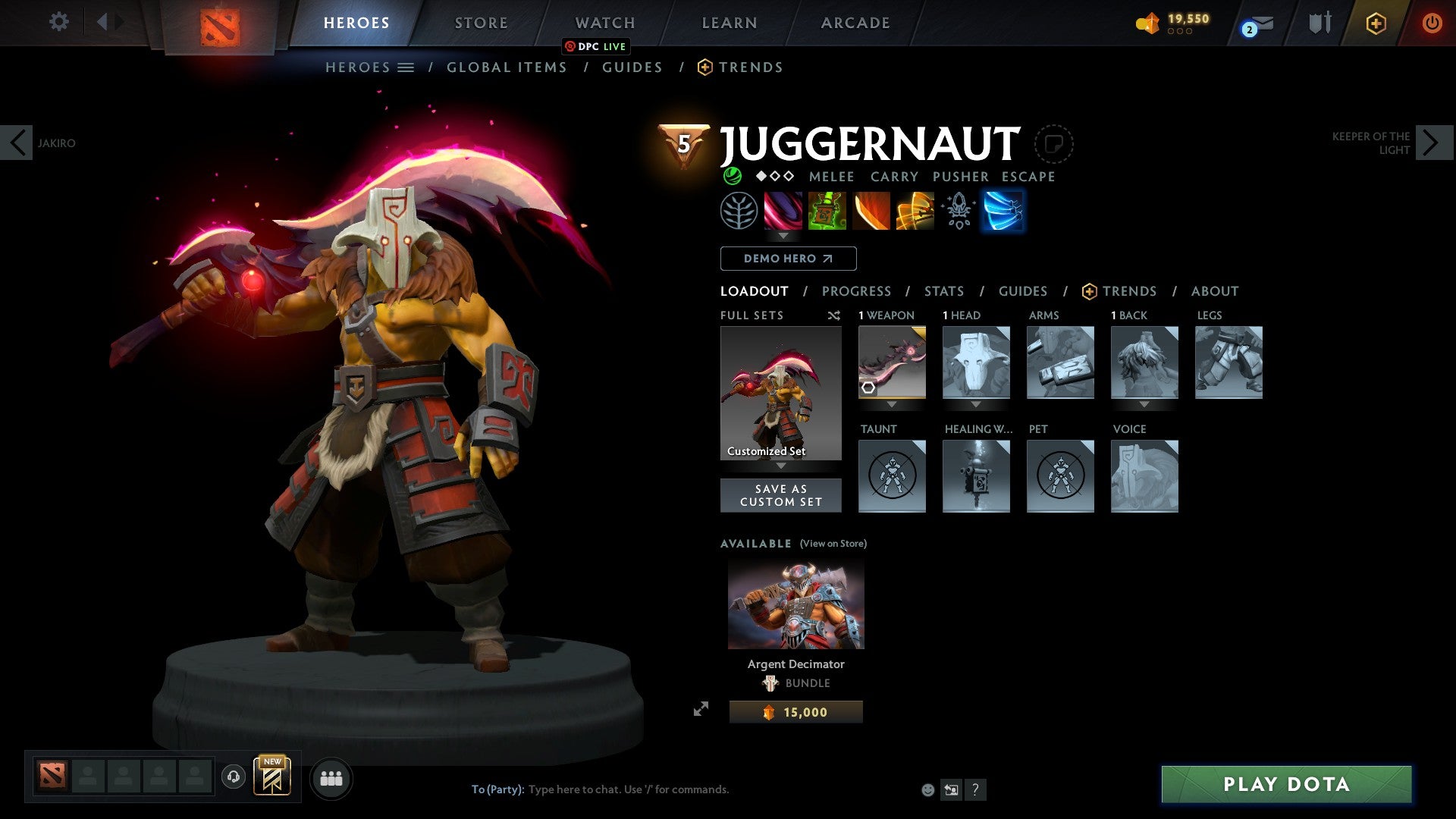Screen dimensions: 1456x819
Task: Select the Argent Decimator bundle thumbnail
Action: 795,604
